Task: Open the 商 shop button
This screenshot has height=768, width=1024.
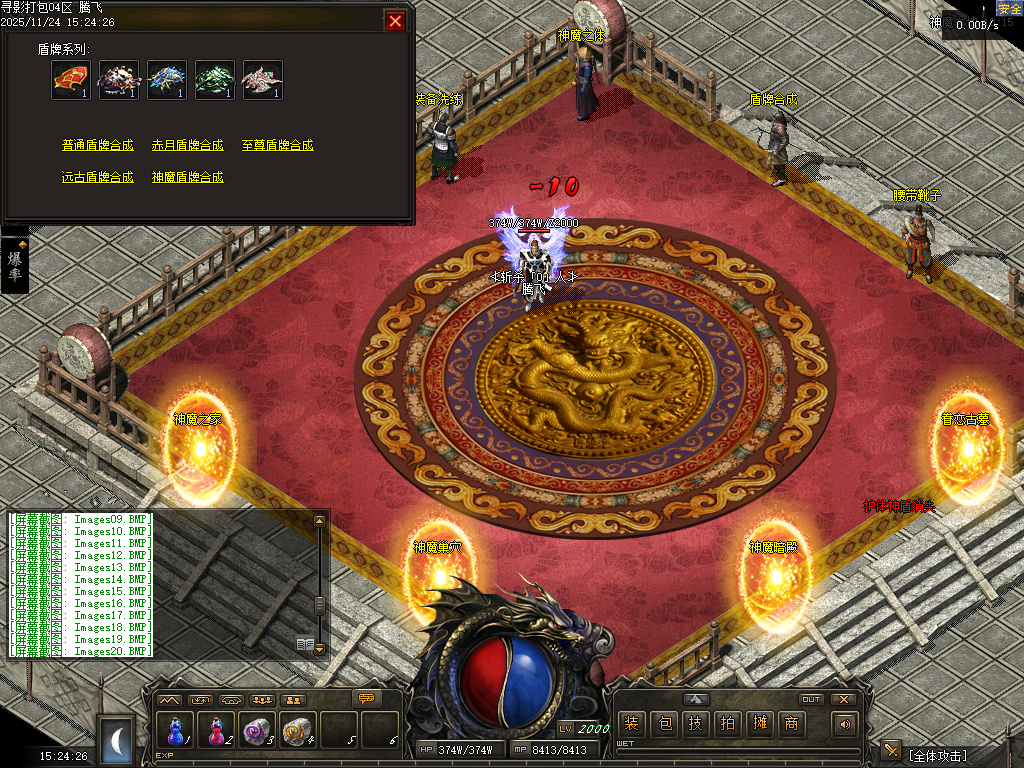Action: [x=791, y=724]
